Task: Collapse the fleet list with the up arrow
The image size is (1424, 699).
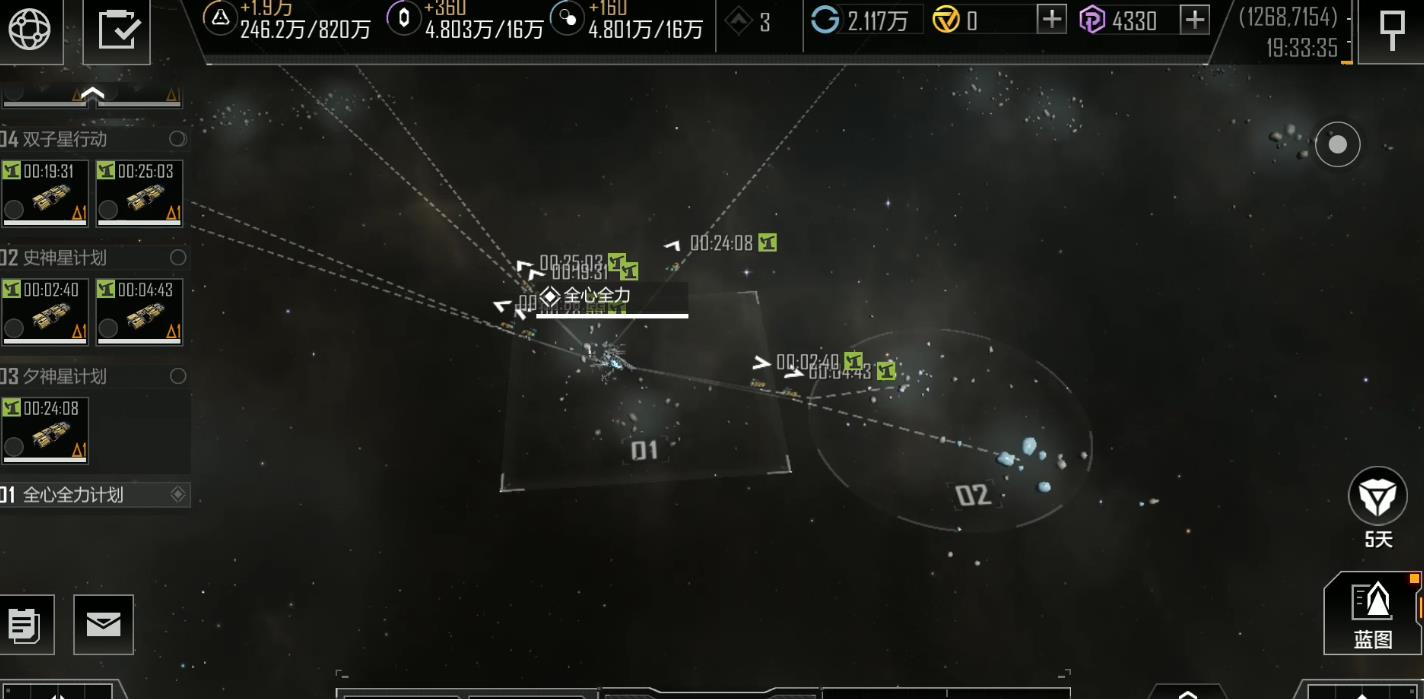Action: [92, 95]
